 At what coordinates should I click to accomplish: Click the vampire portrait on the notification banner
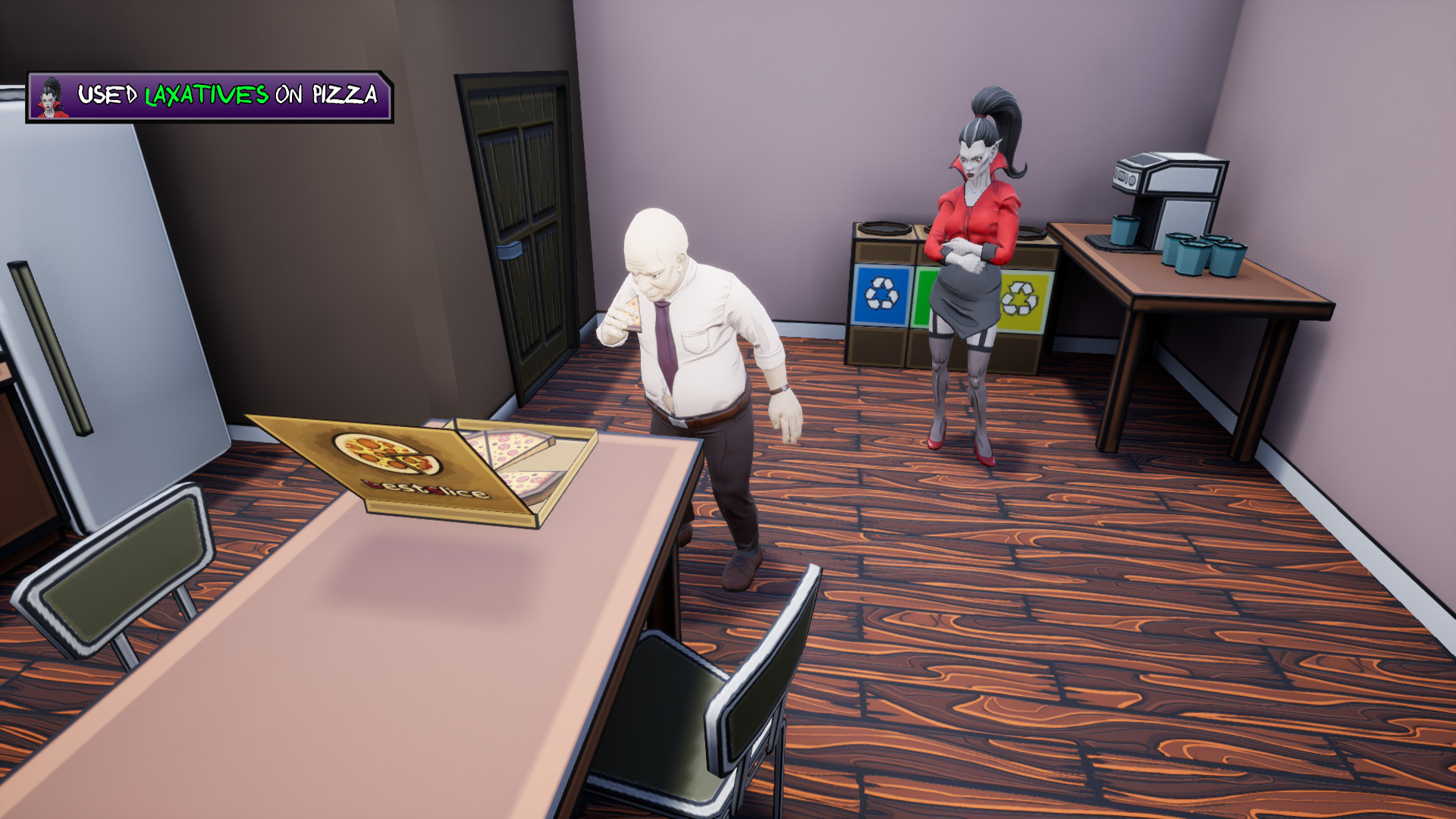(x=50, y=96)
